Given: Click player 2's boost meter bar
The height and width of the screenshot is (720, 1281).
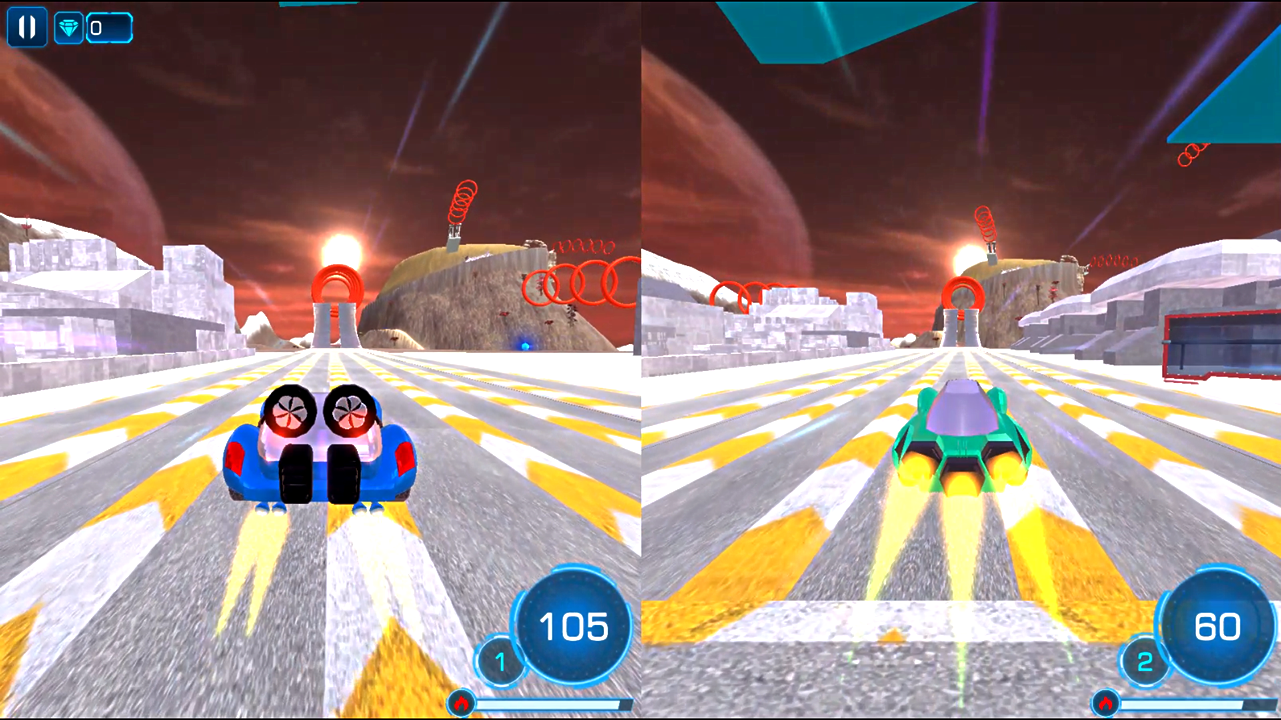Looking at the screenshot, I should click(1190, 704).
